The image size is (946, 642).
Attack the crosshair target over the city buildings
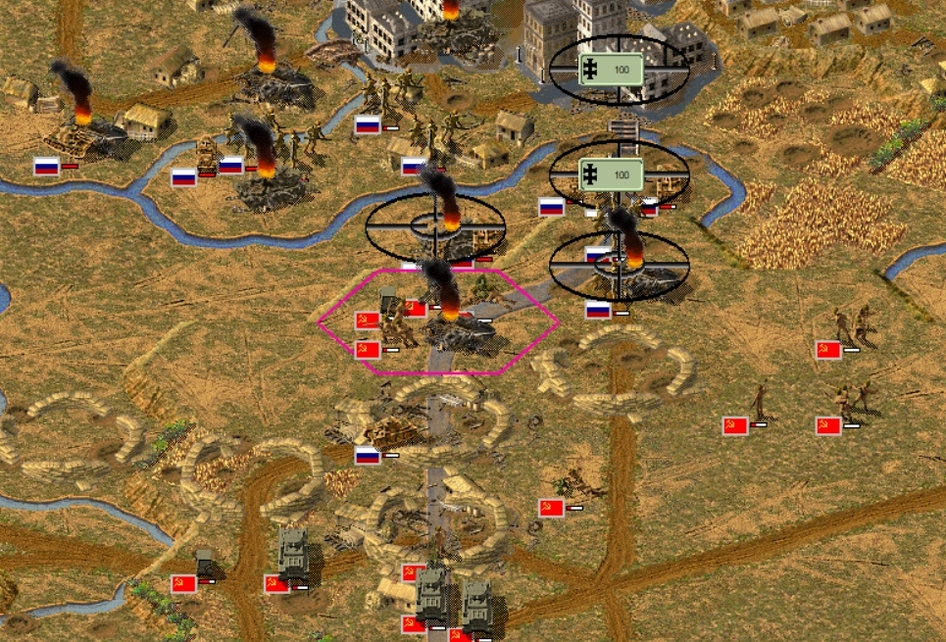click(x=619, y=69)
